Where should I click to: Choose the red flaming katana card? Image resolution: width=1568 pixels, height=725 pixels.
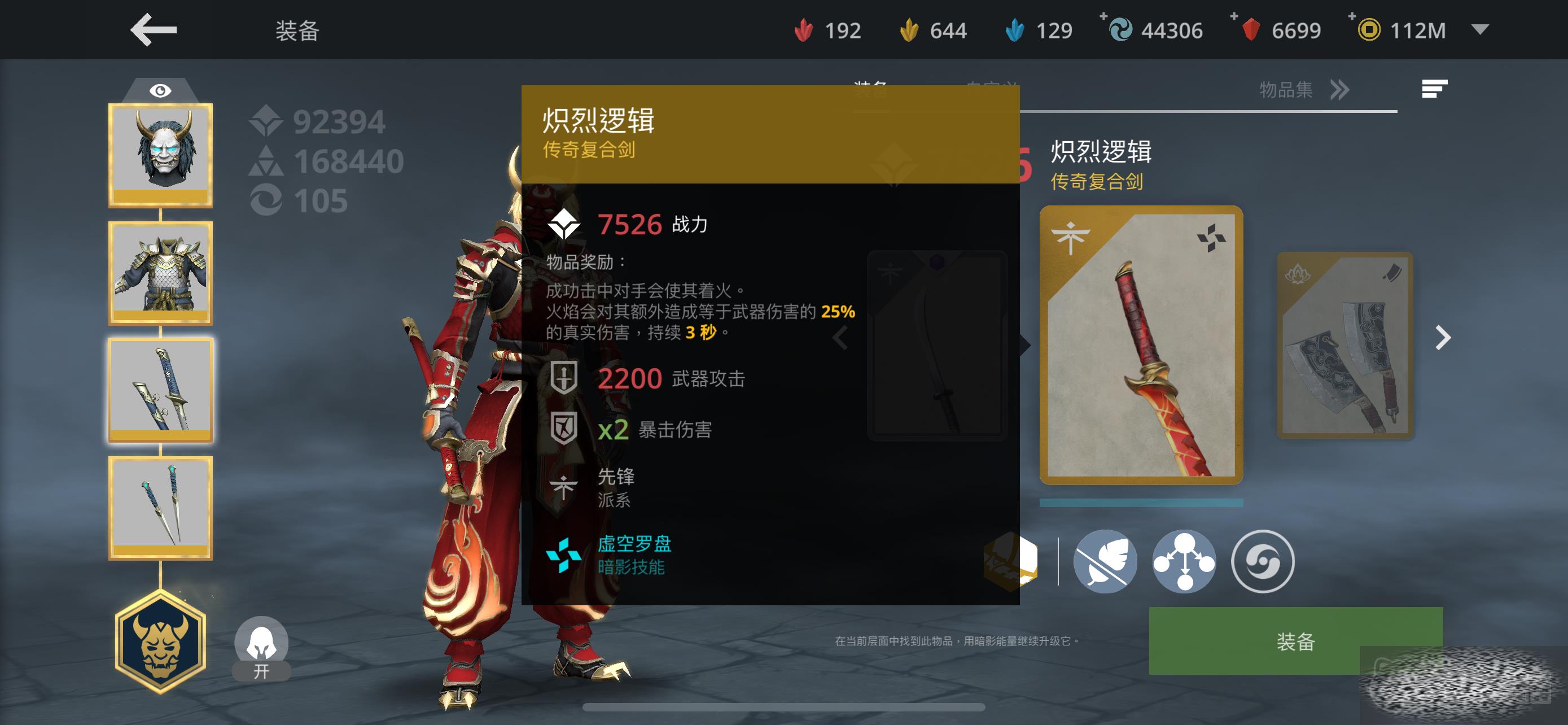tap(1141, 345)
